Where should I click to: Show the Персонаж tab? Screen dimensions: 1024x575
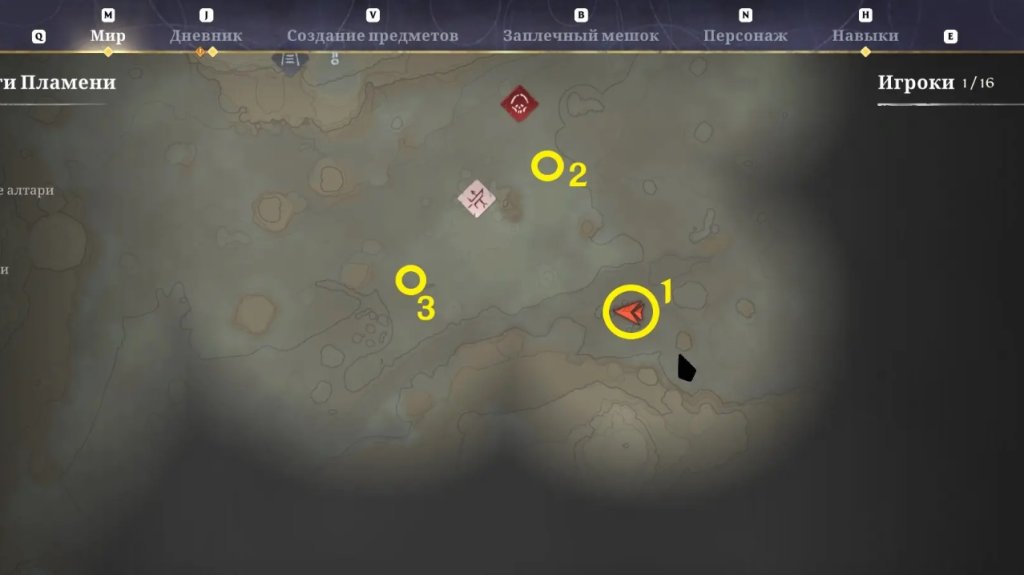click(745, 36)
